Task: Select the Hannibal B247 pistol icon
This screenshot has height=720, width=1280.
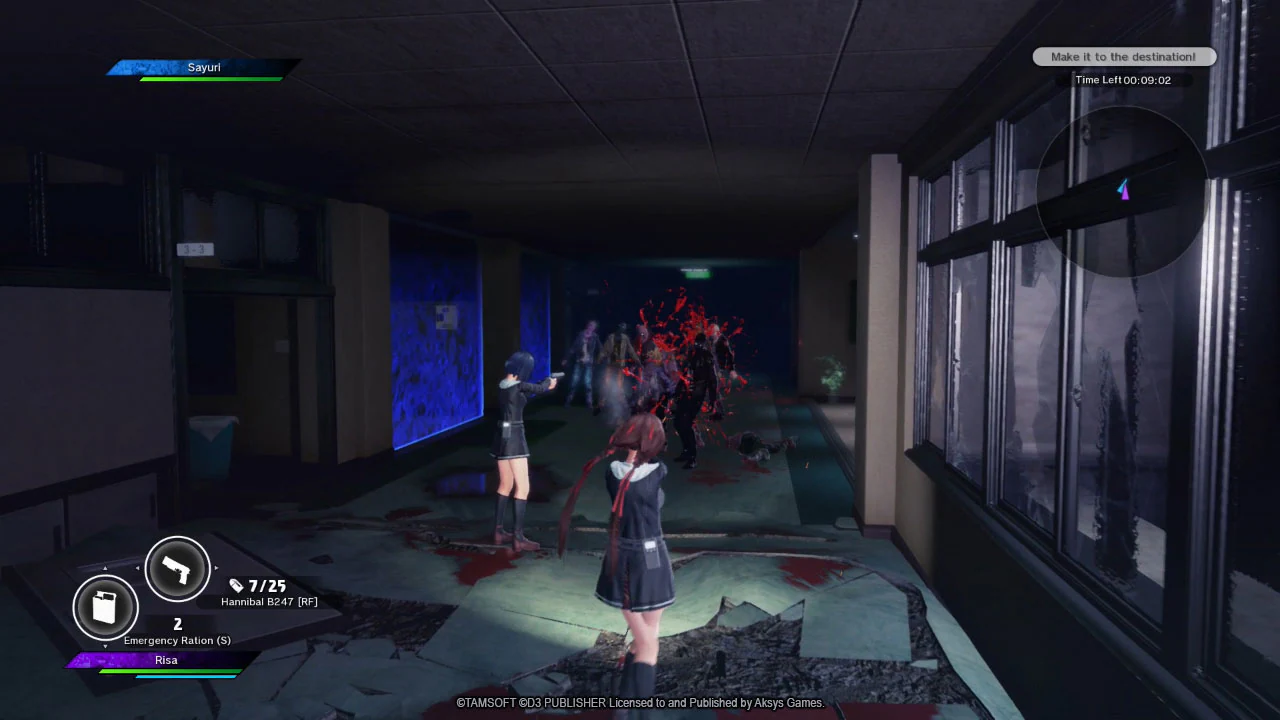Action: tap(177, 568)
